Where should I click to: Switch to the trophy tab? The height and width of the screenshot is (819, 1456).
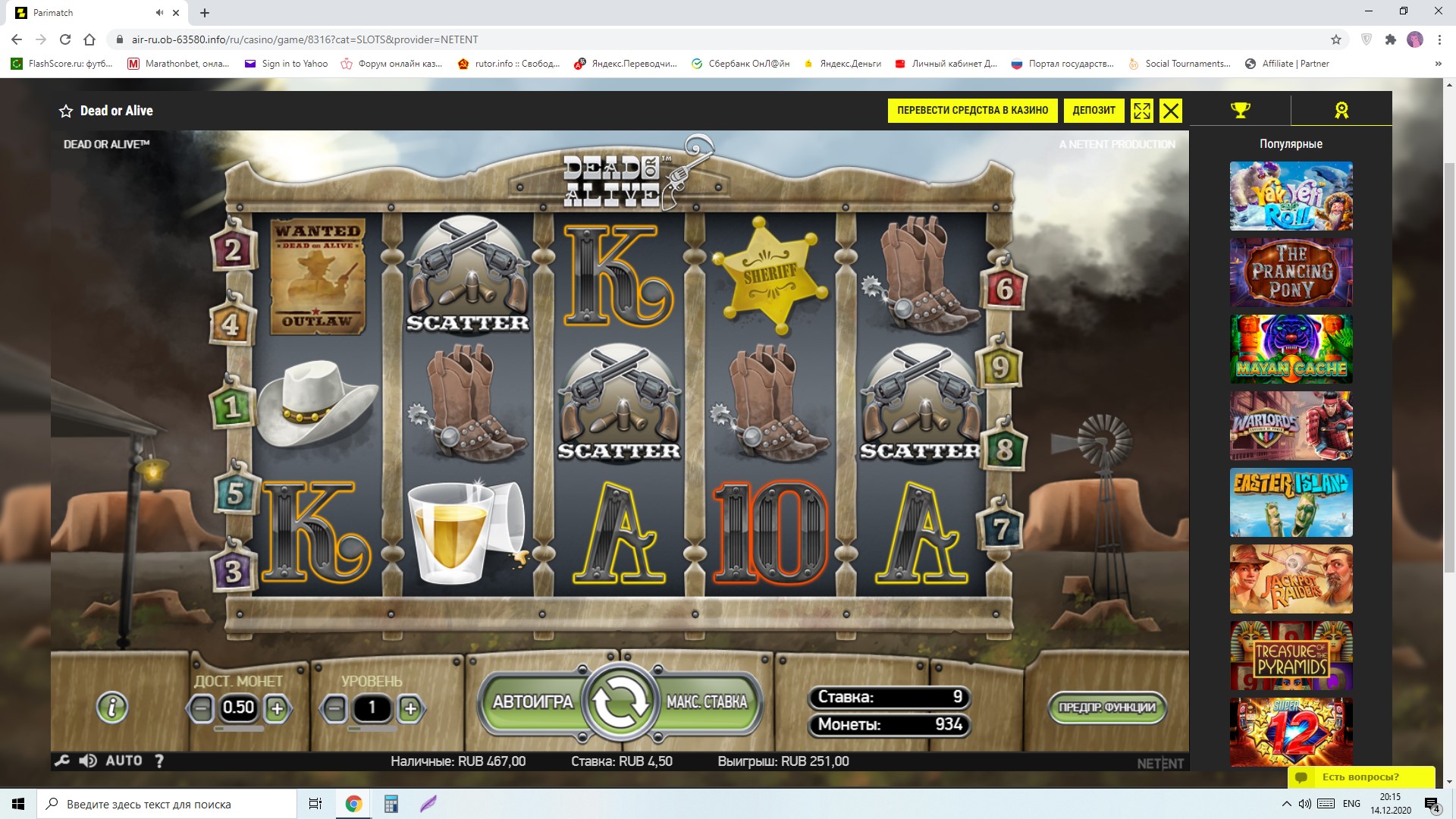(x=1240, y=111)
